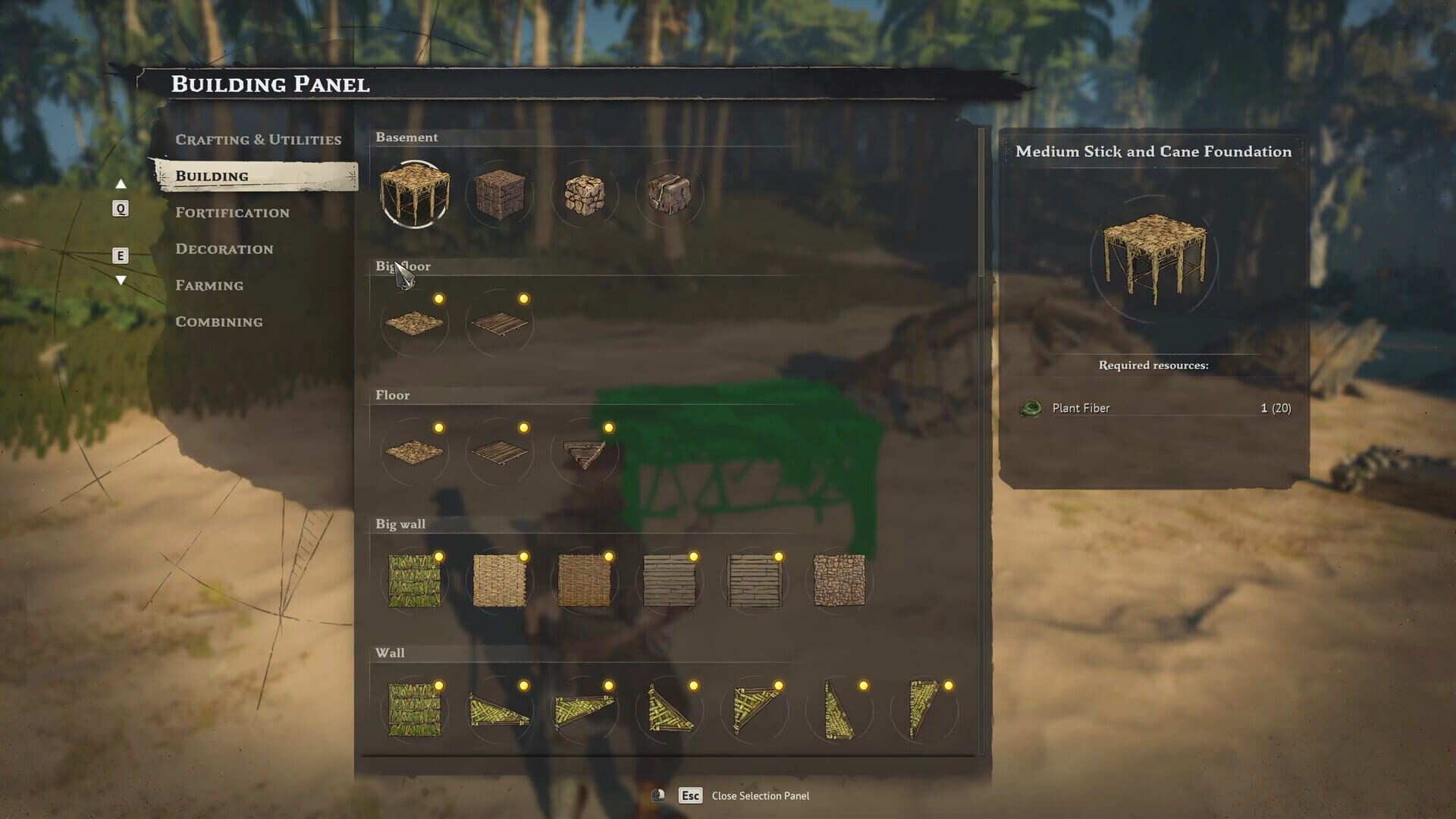Screen dimensions: 1456x819
Task: Open the Farming category
Action: 209,285
